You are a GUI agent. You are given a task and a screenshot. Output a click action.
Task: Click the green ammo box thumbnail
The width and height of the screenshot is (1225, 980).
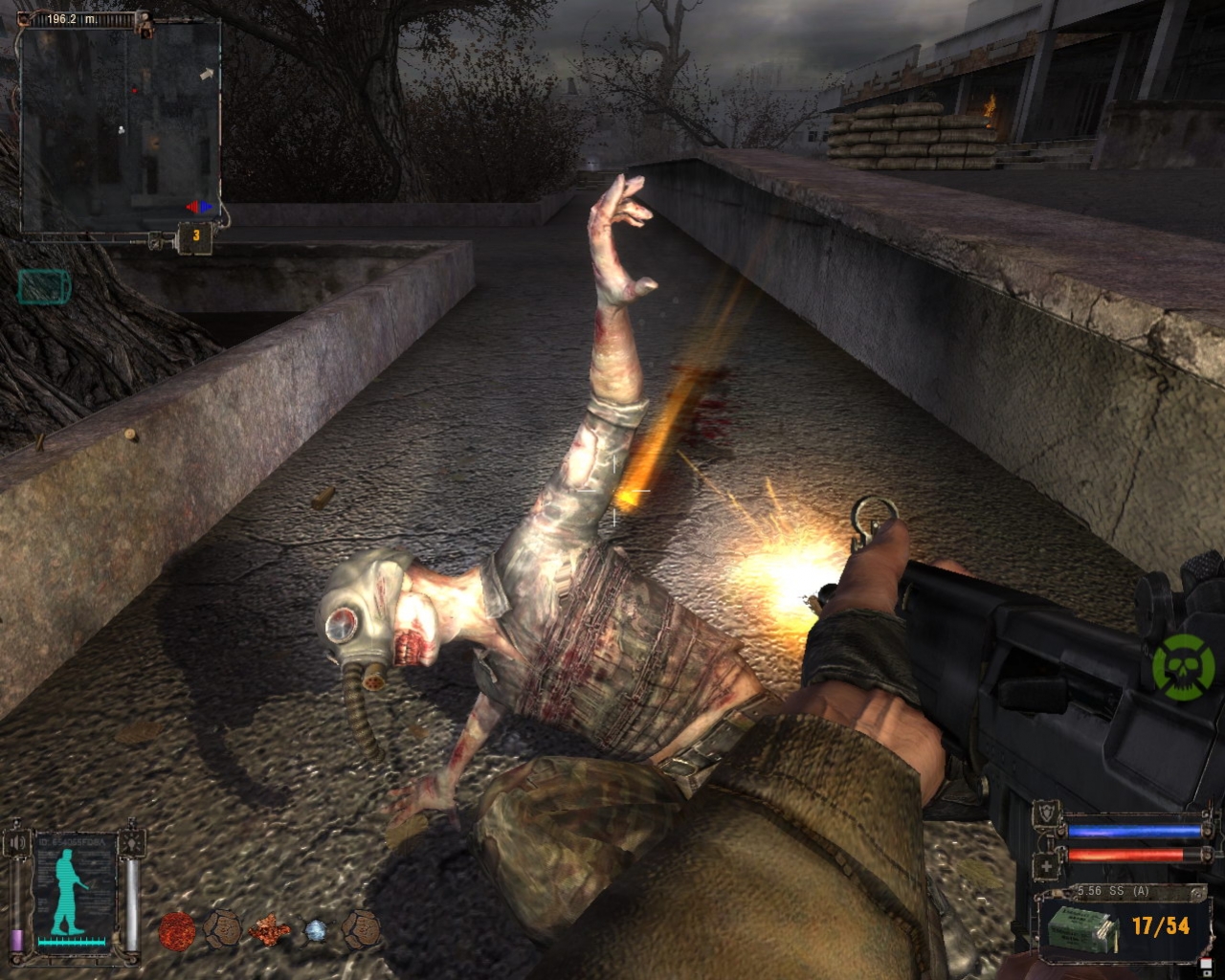coord(1080,930)
